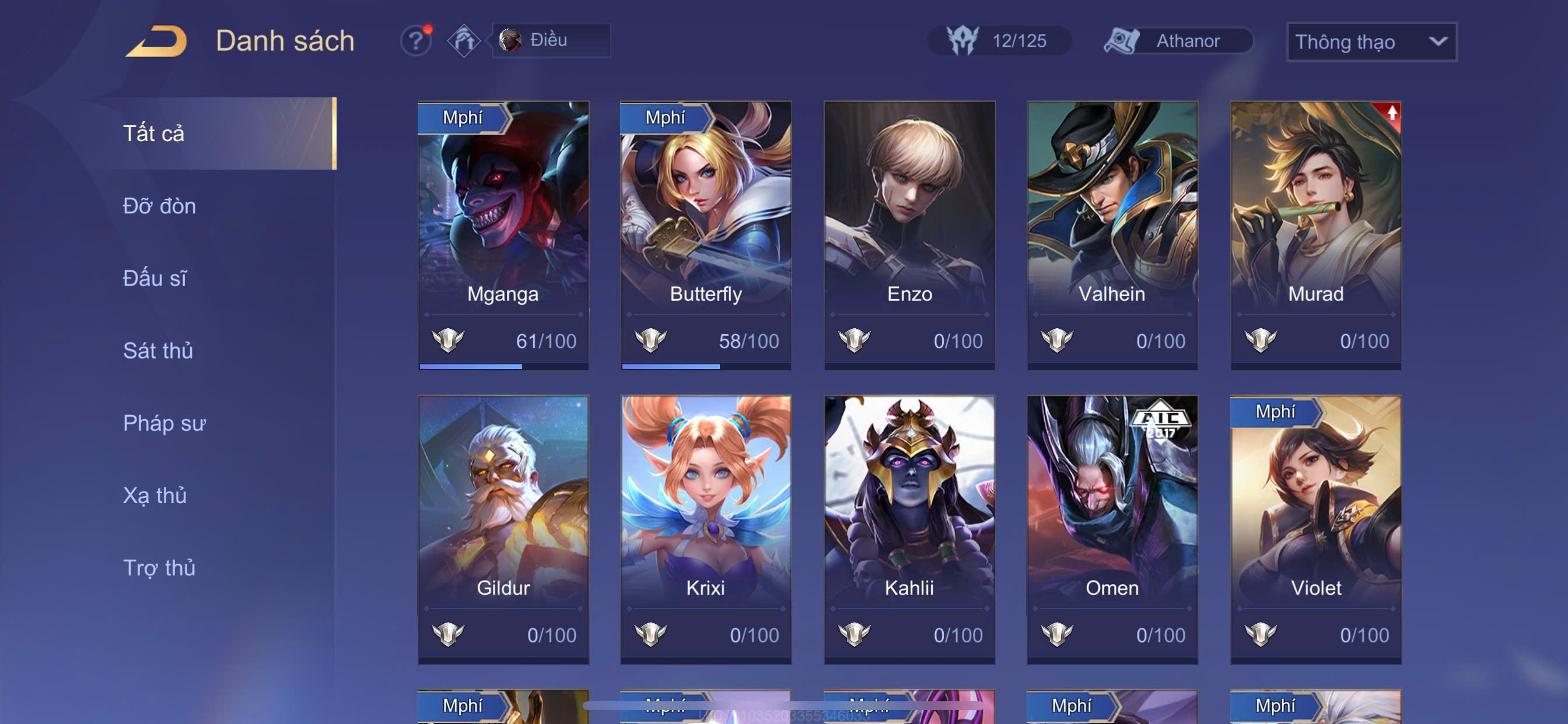The image size is (1568, 724).
Task: Switch to Trợ thủ heroes
Action: point(159,568)
